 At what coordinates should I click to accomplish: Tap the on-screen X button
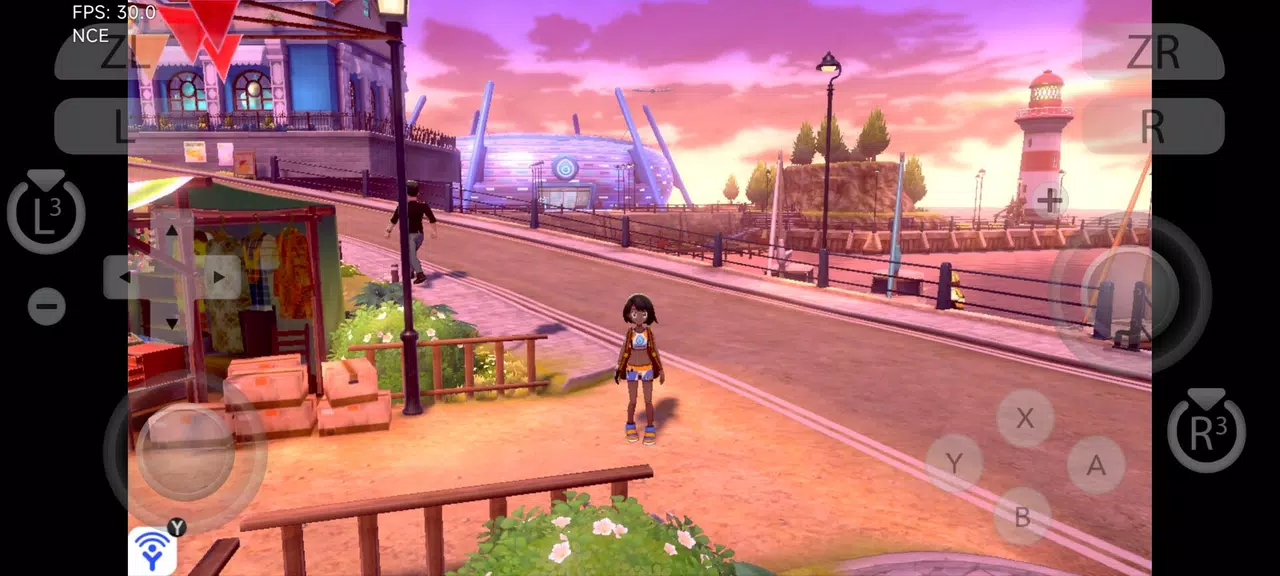coord(1025,418)
